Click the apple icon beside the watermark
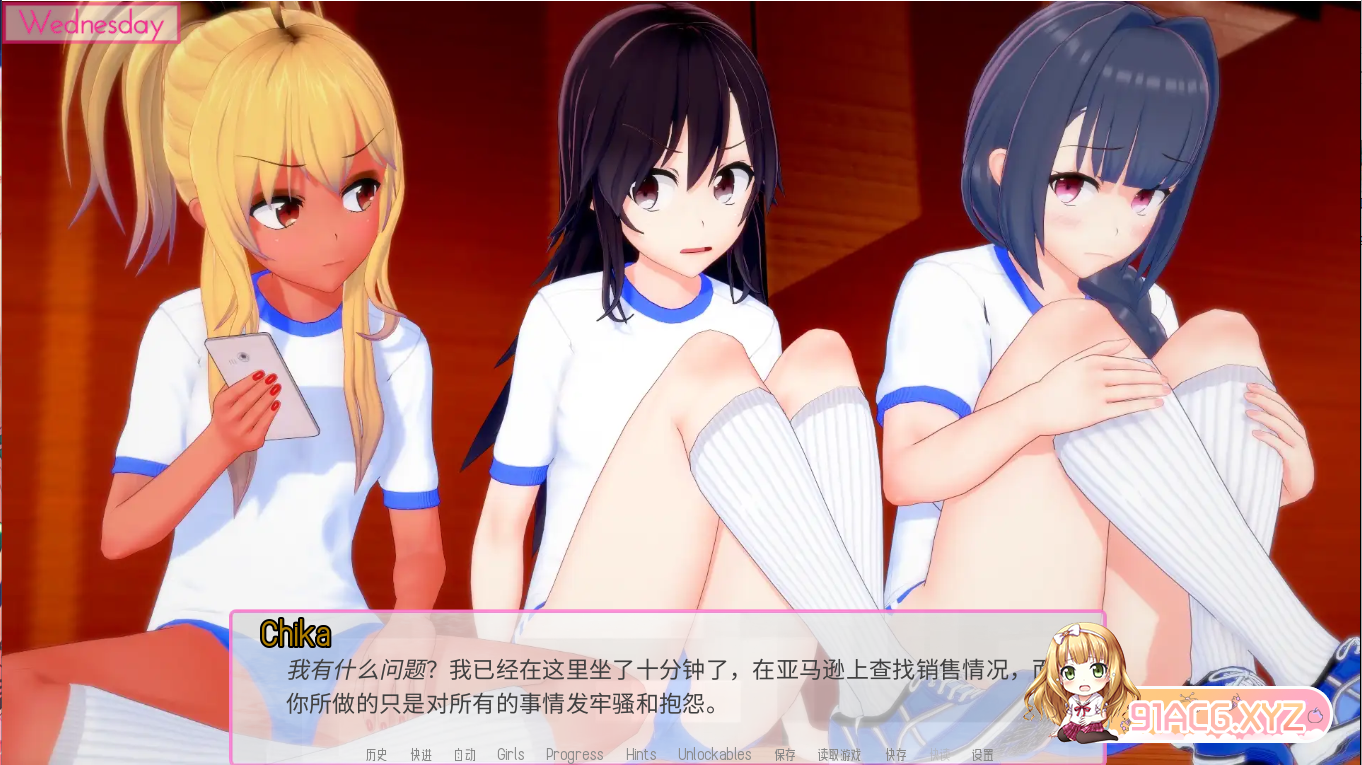 1316,715
